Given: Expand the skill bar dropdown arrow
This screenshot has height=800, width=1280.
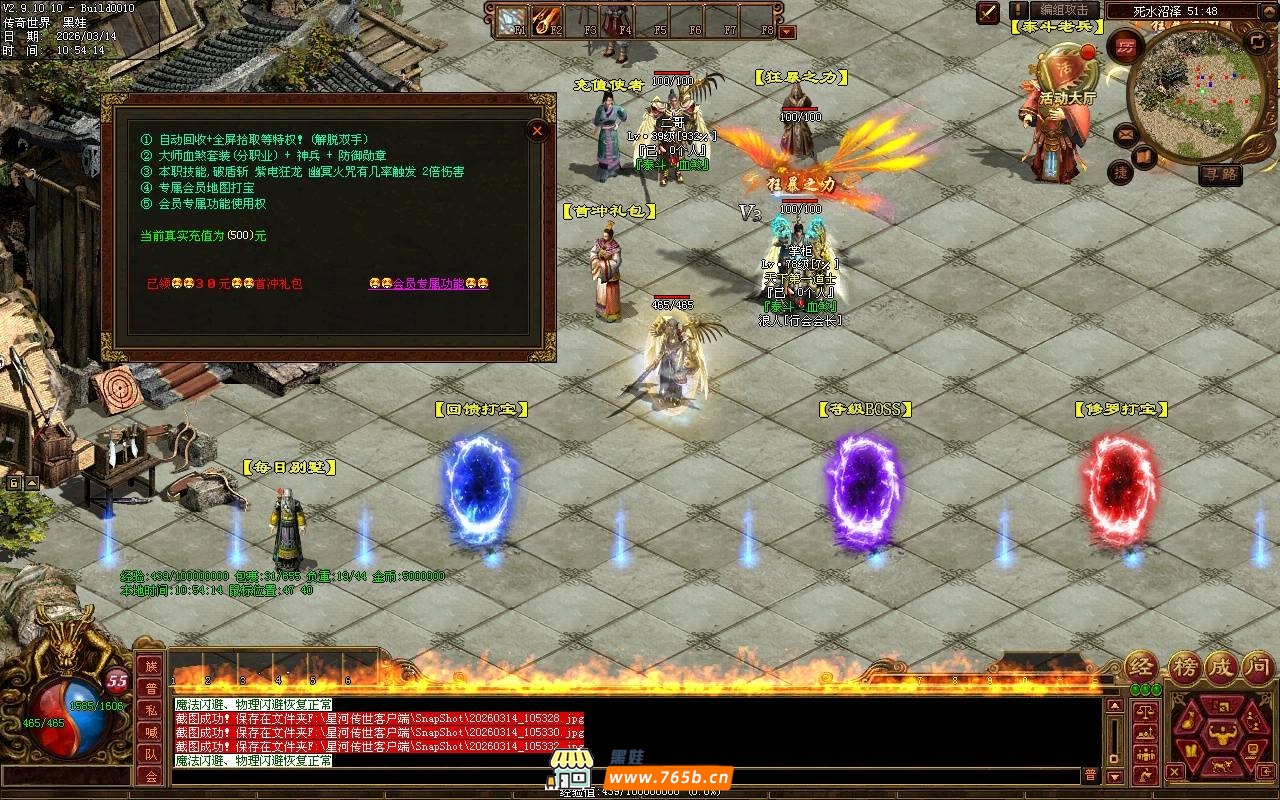Looking at the screenshot, I should point(787,32).
